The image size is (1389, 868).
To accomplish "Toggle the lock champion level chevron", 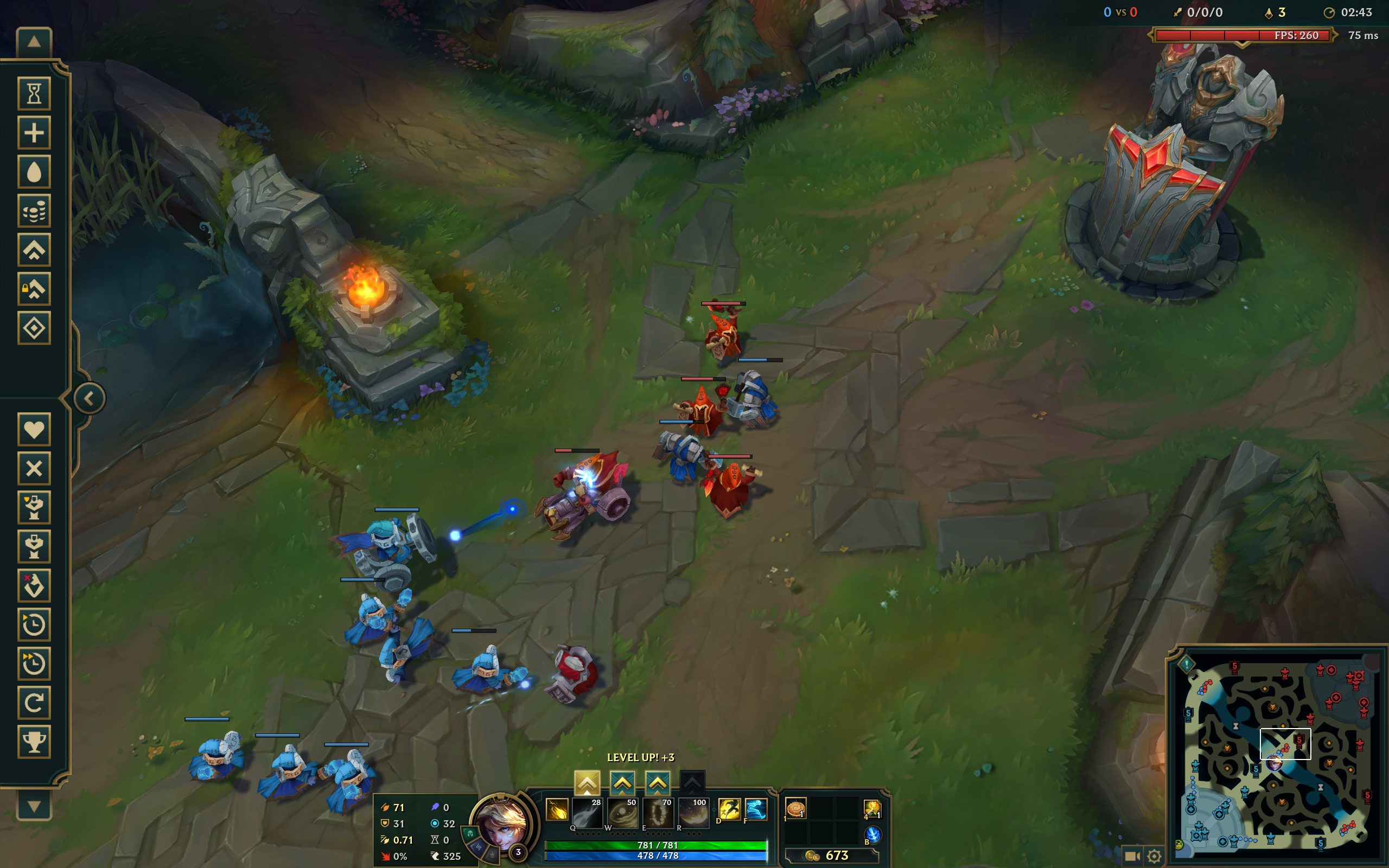I will click(34, 289).
